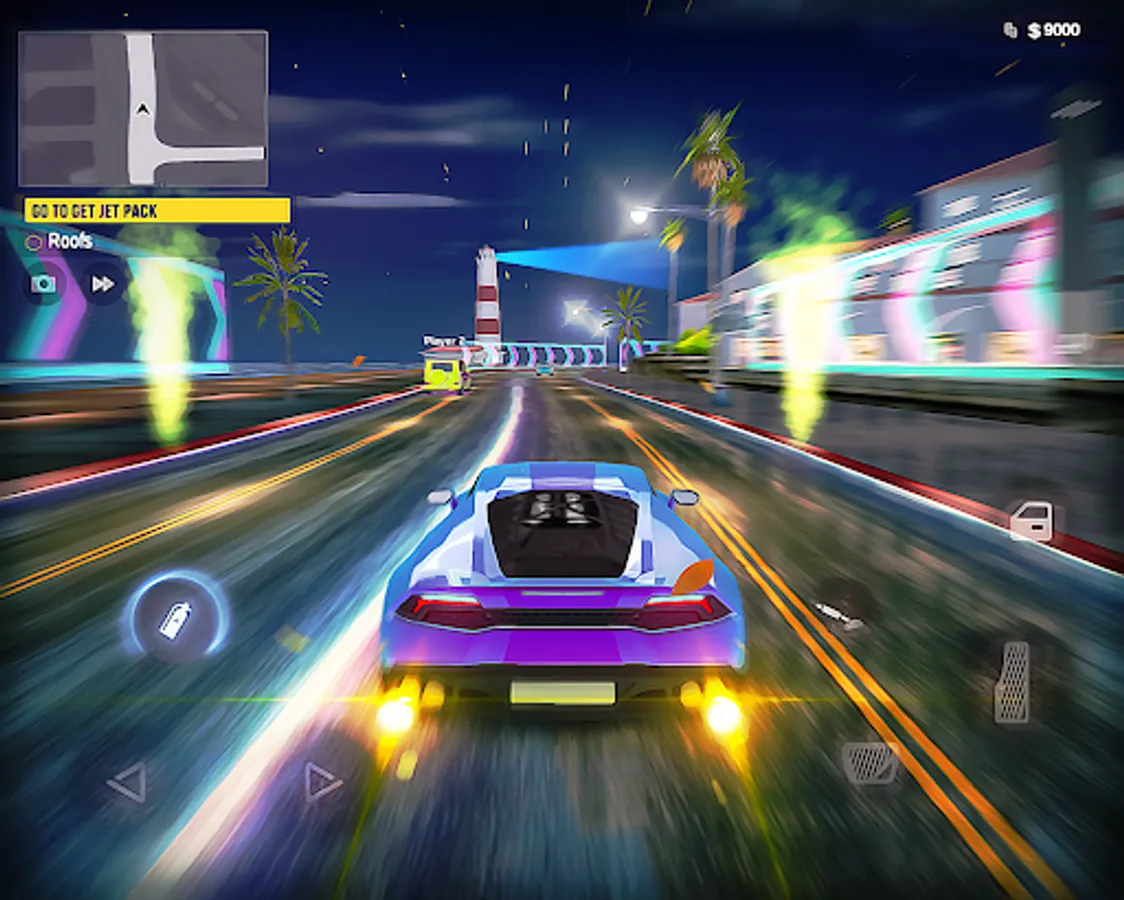Activate the fast-forward double arrow button
1124x900 pixels.
(102, 284)
